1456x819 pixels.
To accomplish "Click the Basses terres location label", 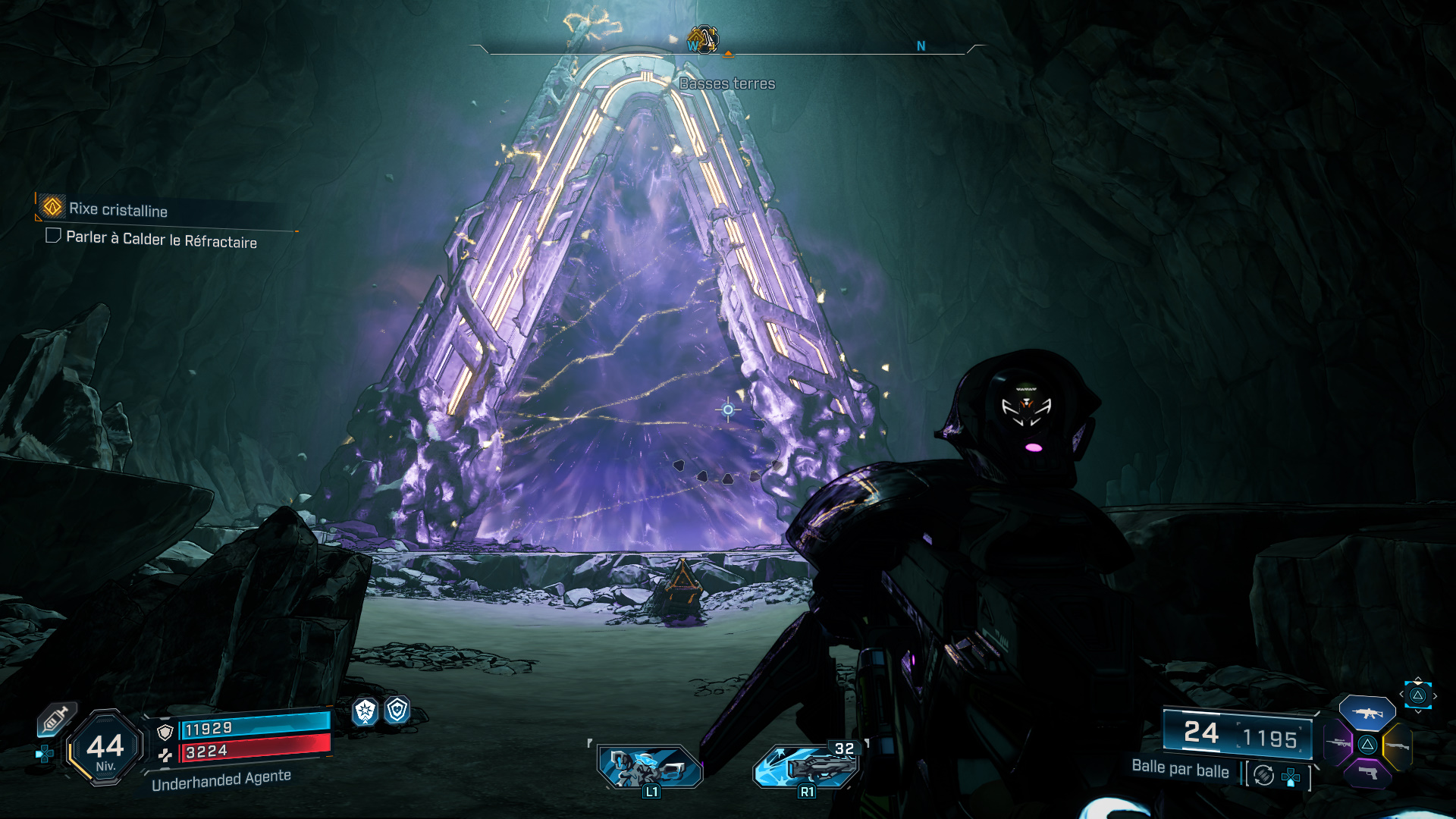I will [x=728, y=83].
